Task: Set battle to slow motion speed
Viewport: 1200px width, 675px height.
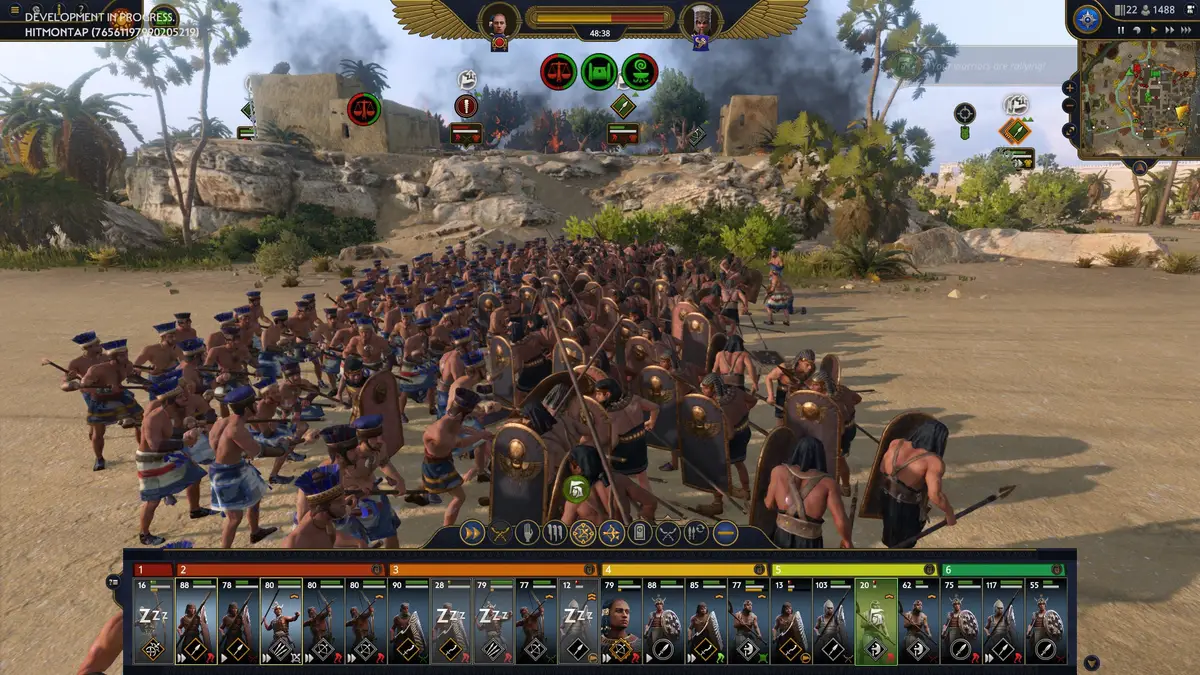Action: 1138,30
